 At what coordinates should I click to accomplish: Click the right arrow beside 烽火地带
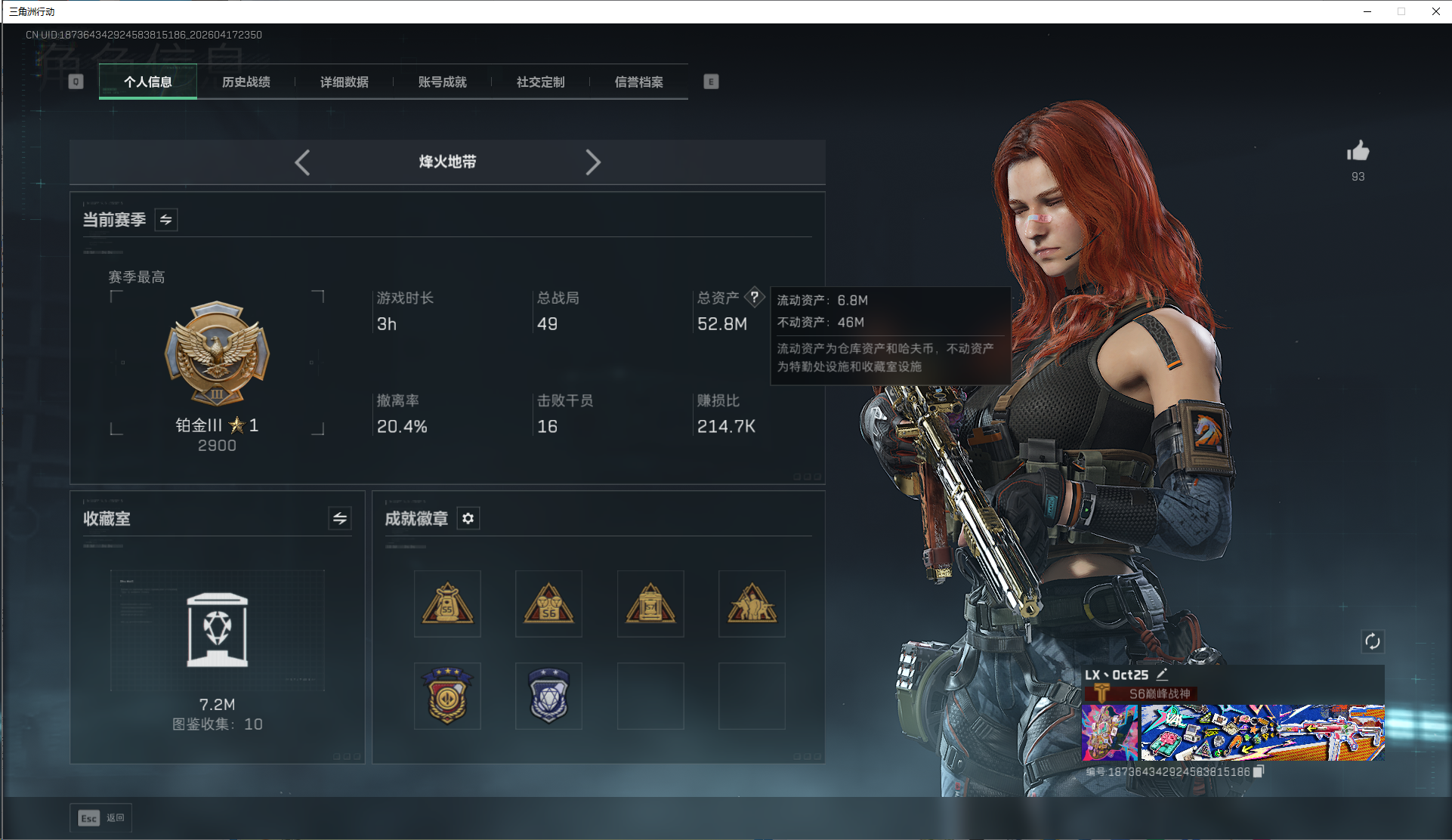point(593,162)
